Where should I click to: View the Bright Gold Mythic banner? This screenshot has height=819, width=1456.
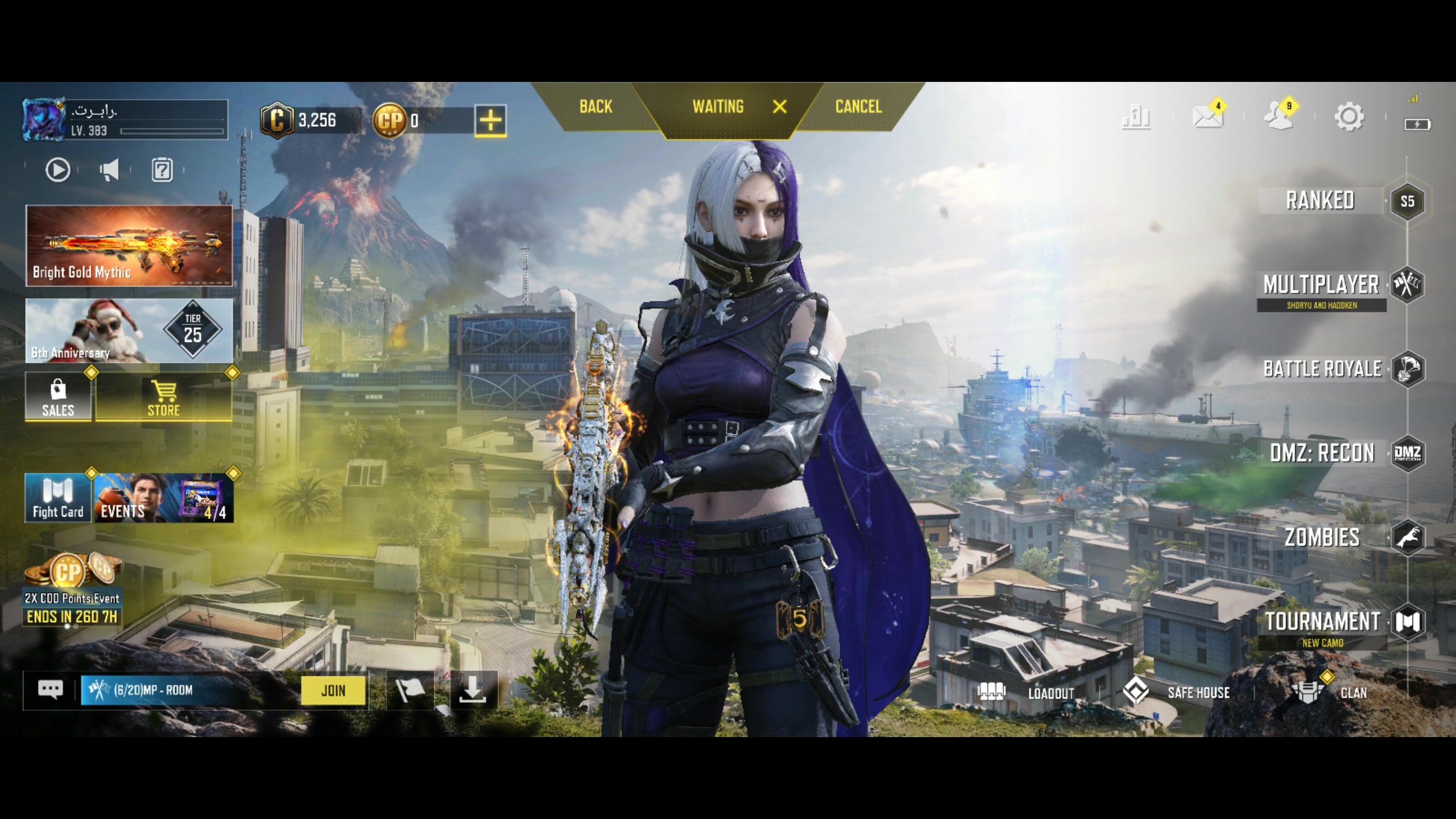(x=129, y=246)
